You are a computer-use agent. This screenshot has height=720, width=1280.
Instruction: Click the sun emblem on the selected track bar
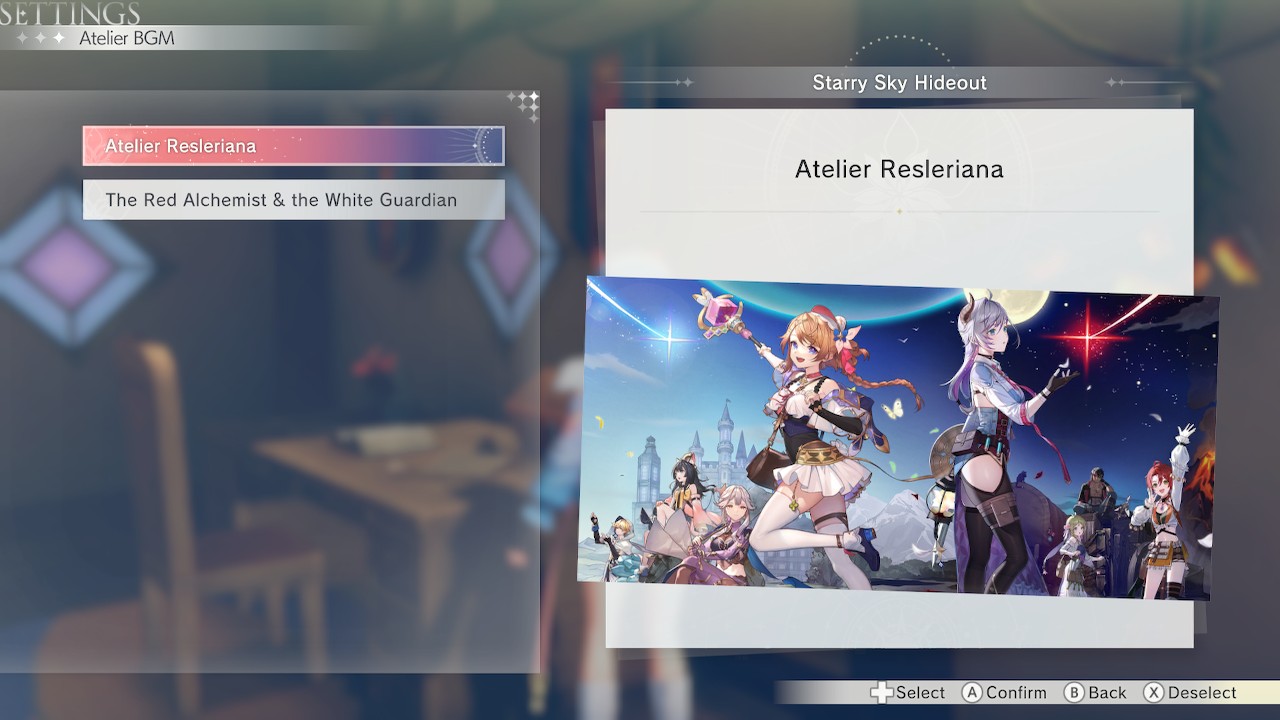pyautogui.click(x=478, y=145)
